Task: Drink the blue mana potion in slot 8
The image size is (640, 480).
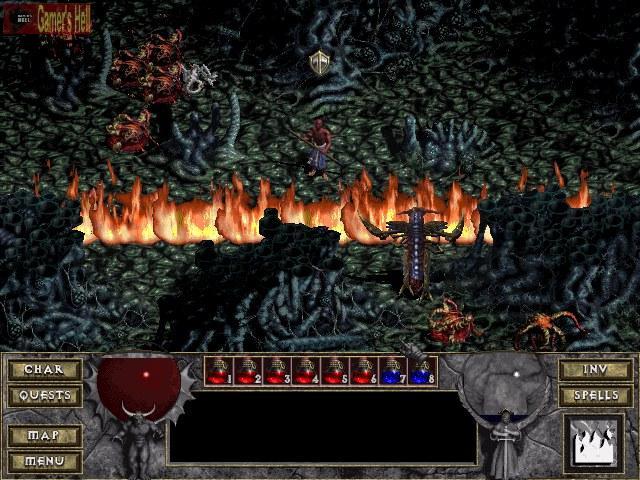Action: point(421,372)
